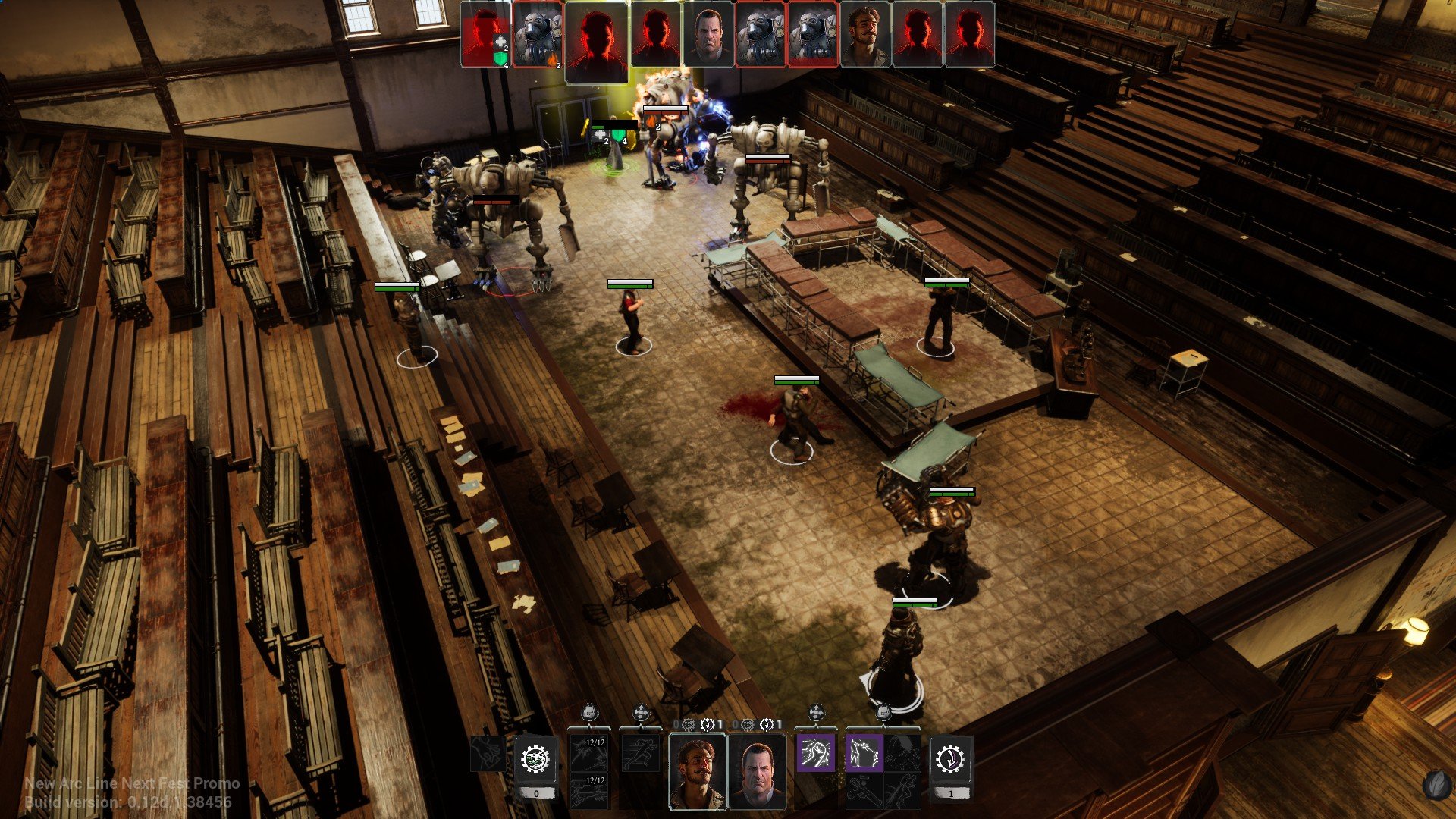
Task: Select the clean-shaven man in the turn order
Action: click(708, 35)
